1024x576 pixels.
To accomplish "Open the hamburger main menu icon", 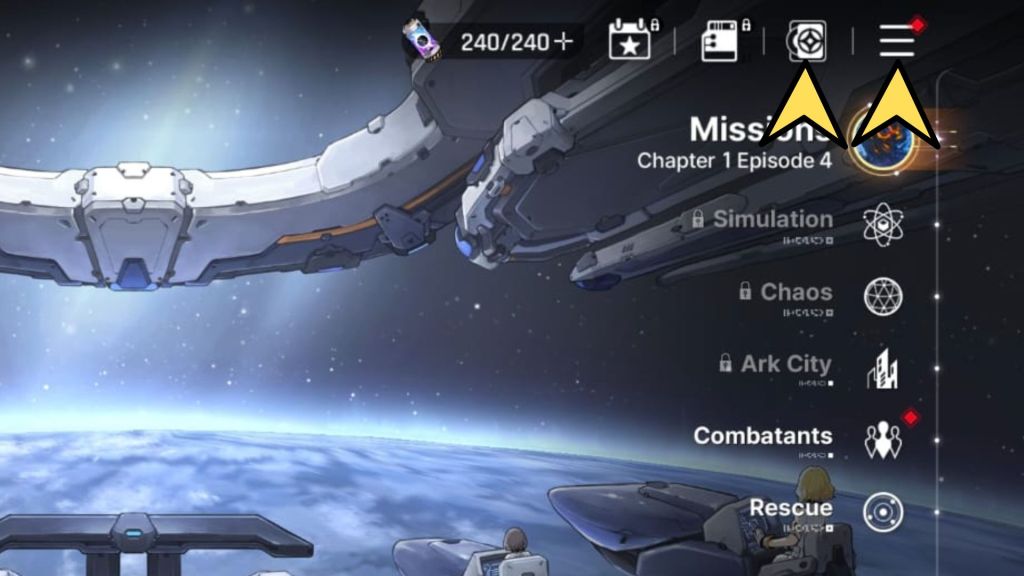I will tap(897, 41).
